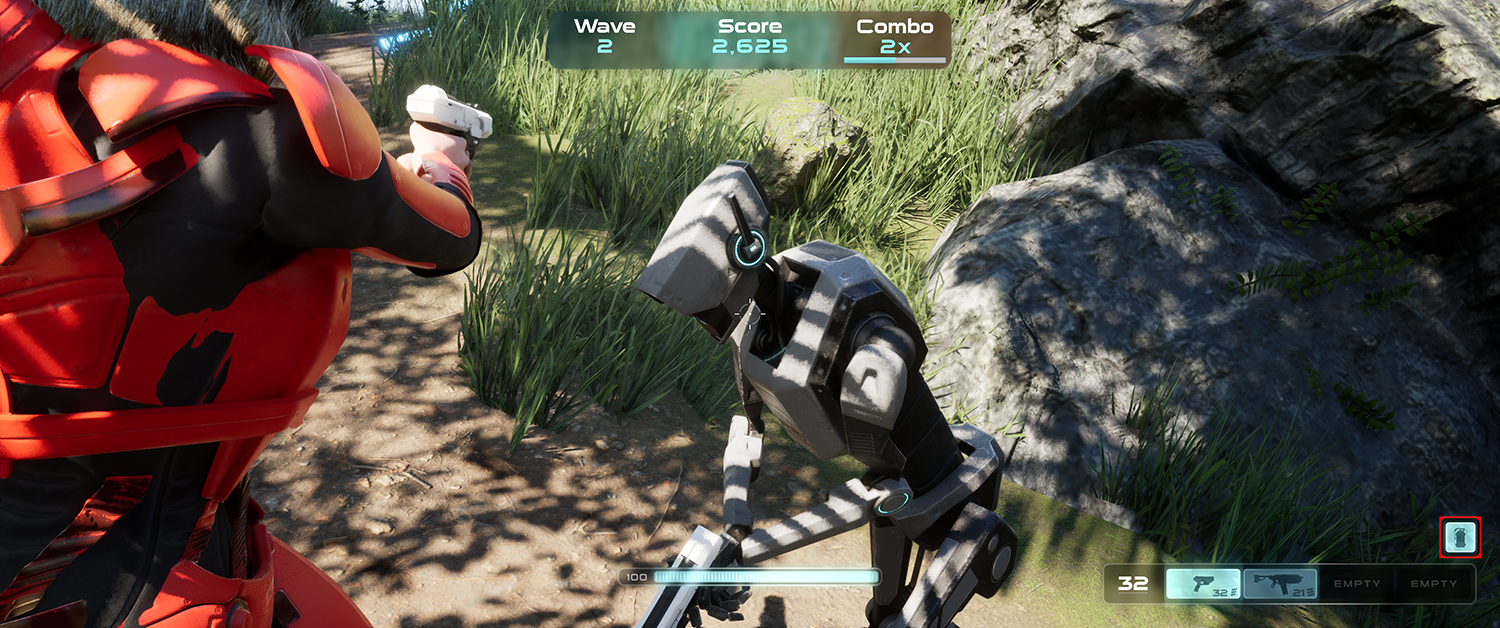Activate the grenade icon

pos(1460,538)
